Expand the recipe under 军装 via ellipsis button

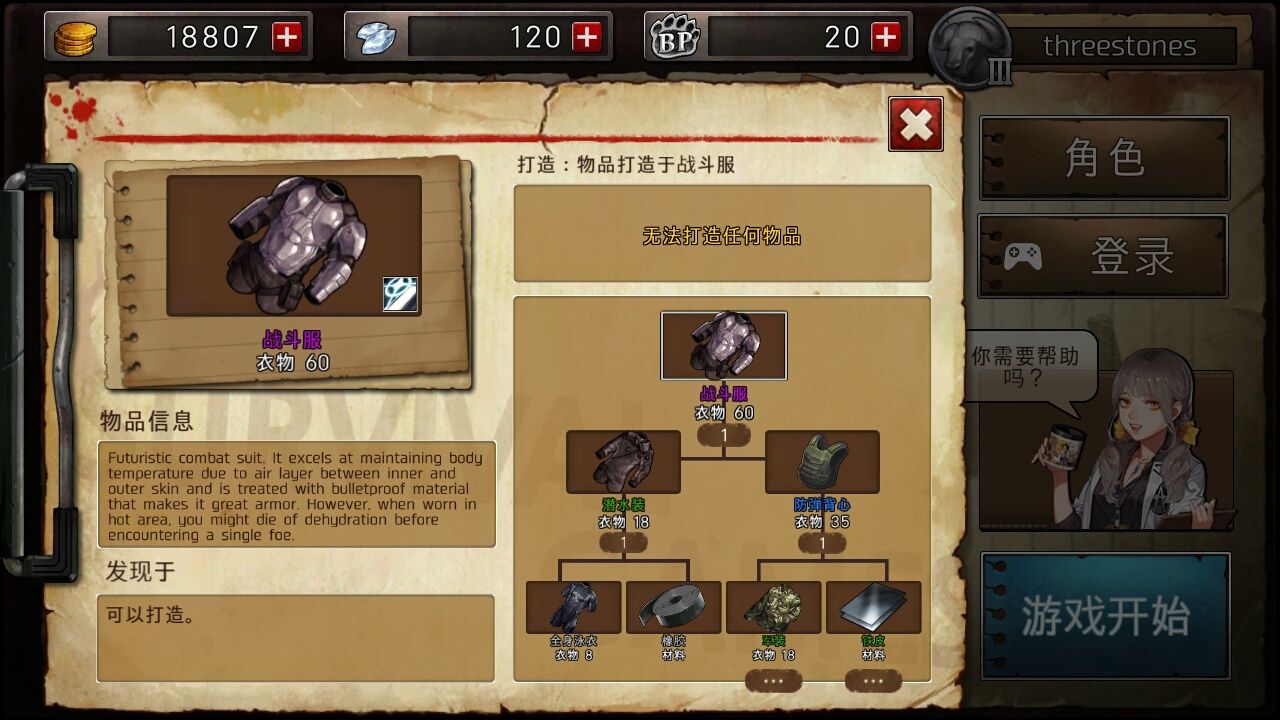tap(772, 679)
